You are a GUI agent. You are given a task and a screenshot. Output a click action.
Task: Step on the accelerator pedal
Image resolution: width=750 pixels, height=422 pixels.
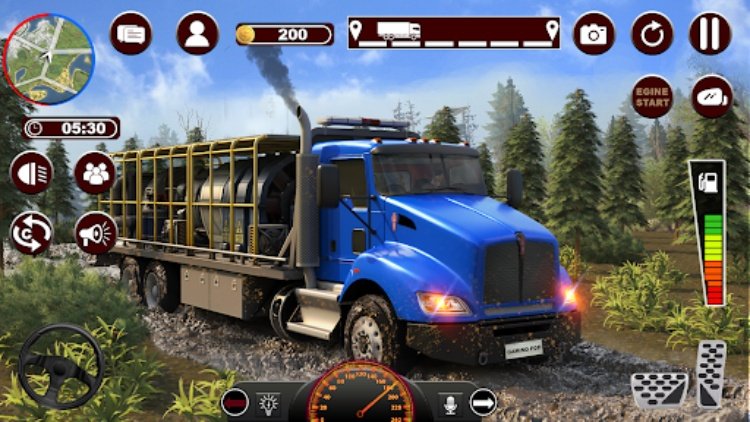(711, 372)
